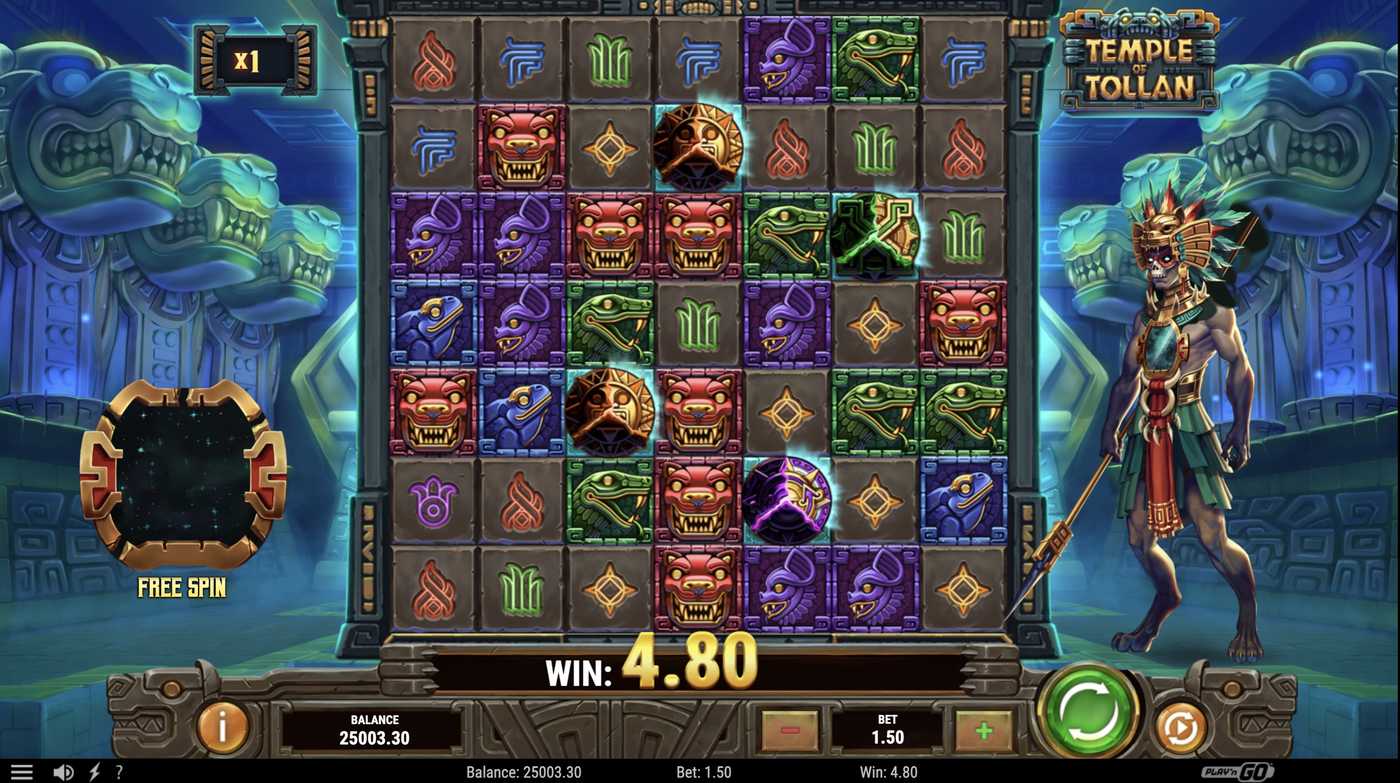Open help via the question mark icon
Screen dimensions: 1400x783
118,770
